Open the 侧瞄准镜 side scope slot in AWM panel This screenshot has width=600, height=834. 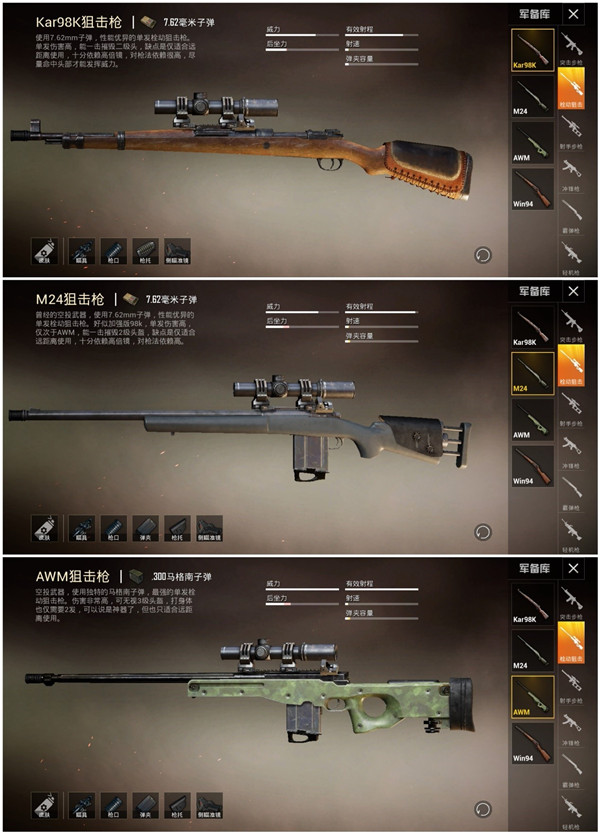[209, 806]
